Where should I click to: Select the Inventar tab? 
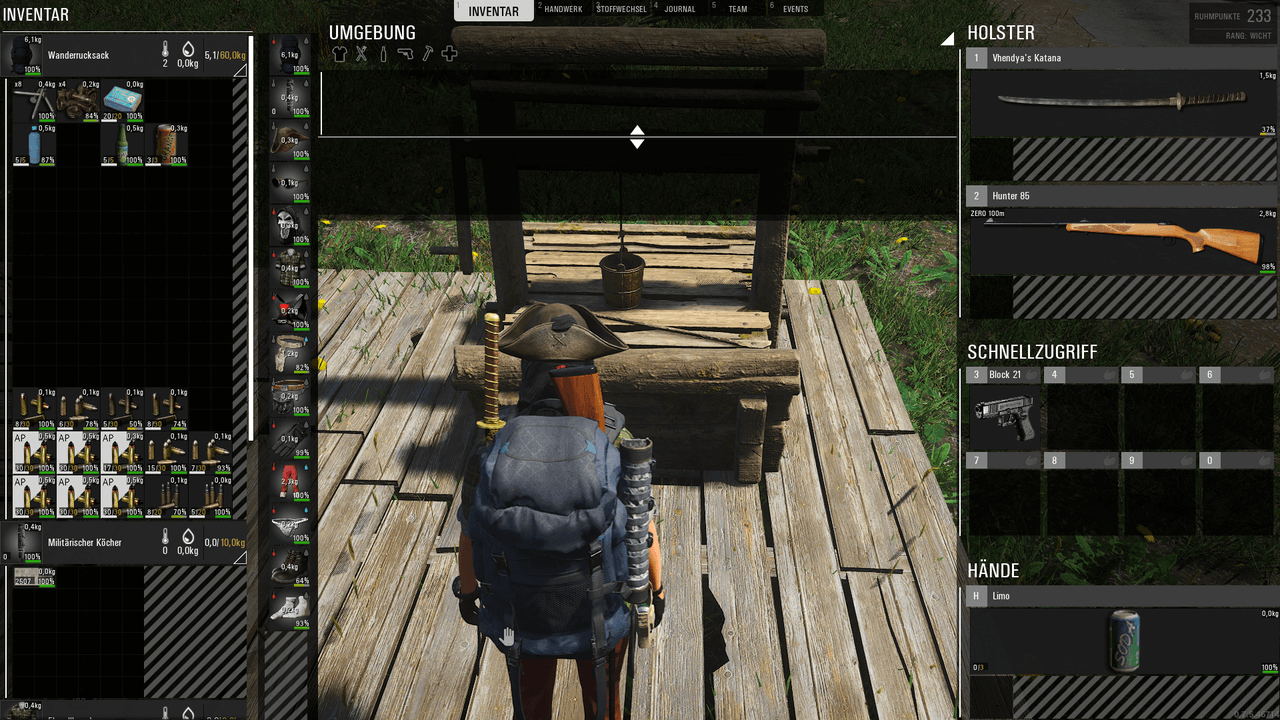click(x=493, y=11)
